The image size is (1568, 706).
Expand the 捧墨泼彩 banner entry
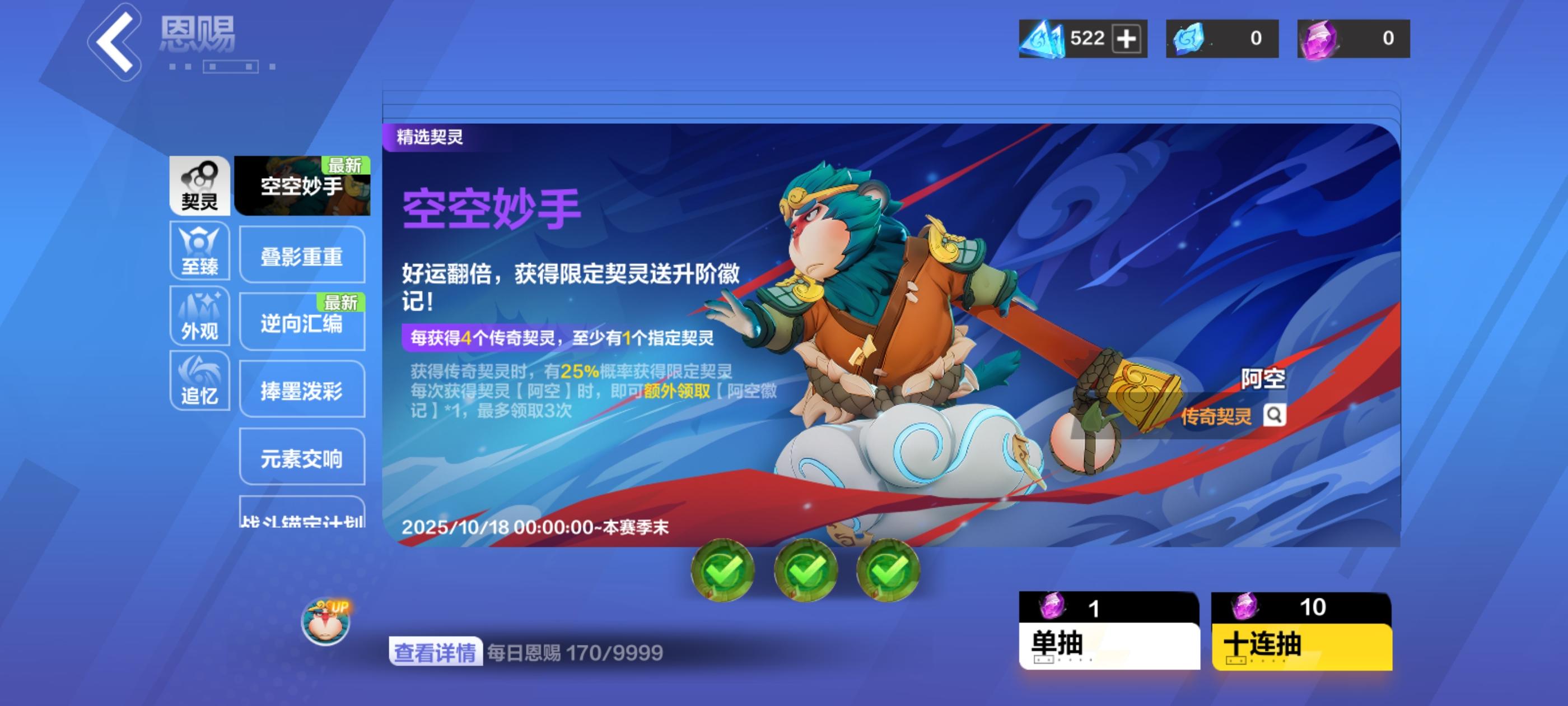(x=302, y=392)
